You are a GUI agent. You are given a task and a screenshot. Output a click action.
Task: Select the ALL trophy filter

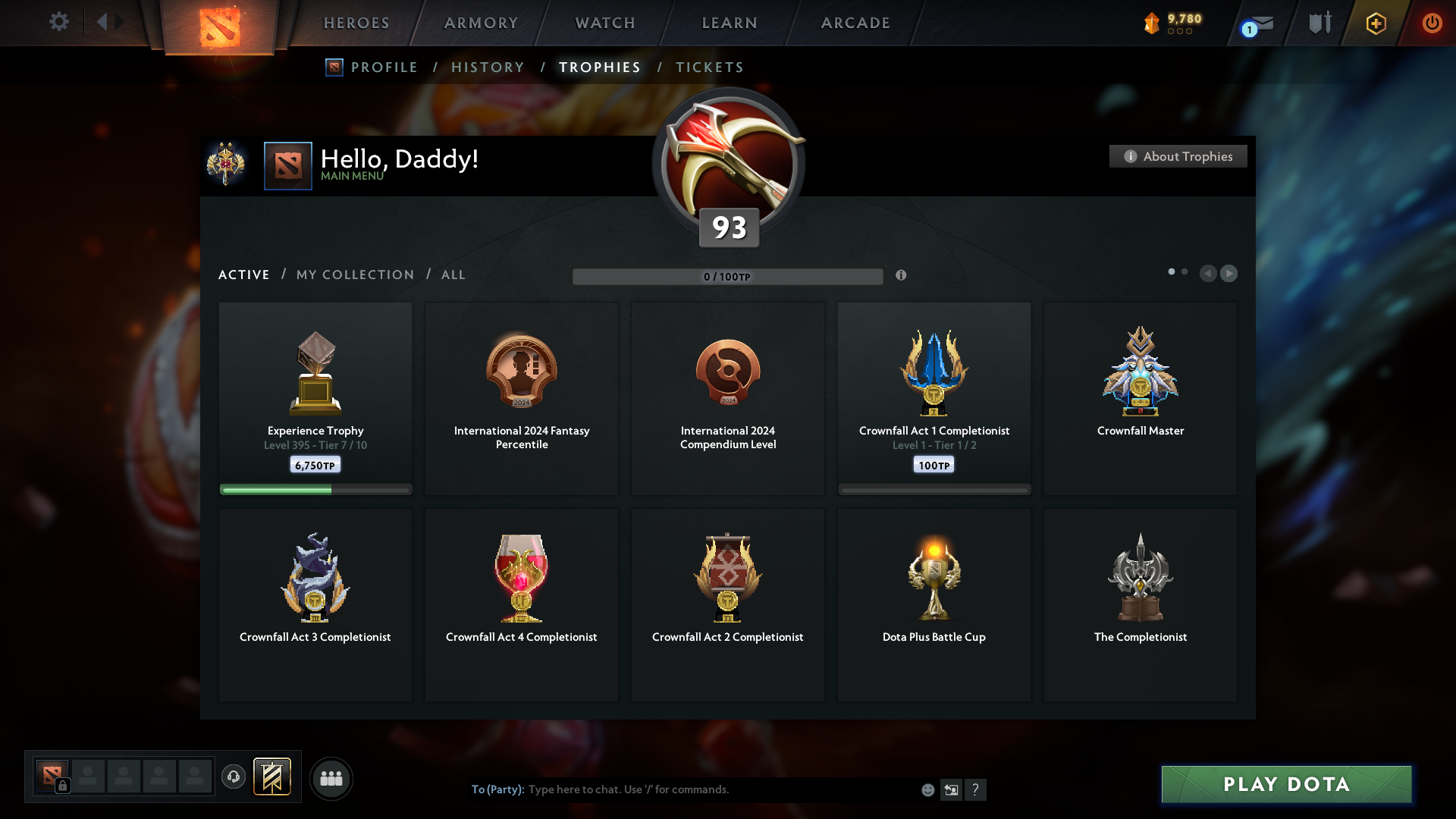click(453, 275)
